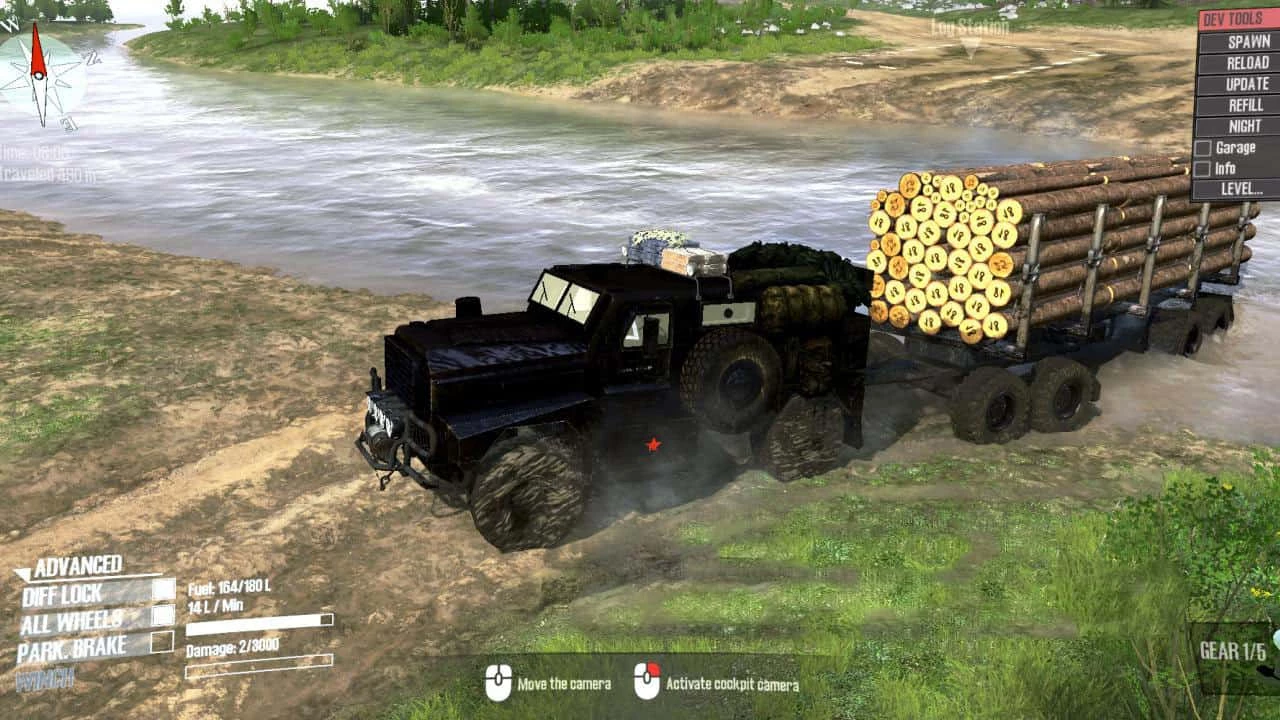Click the GEAR 1/5 indicator
This screenshot has width=1280, height=720.
[1231, 651]
